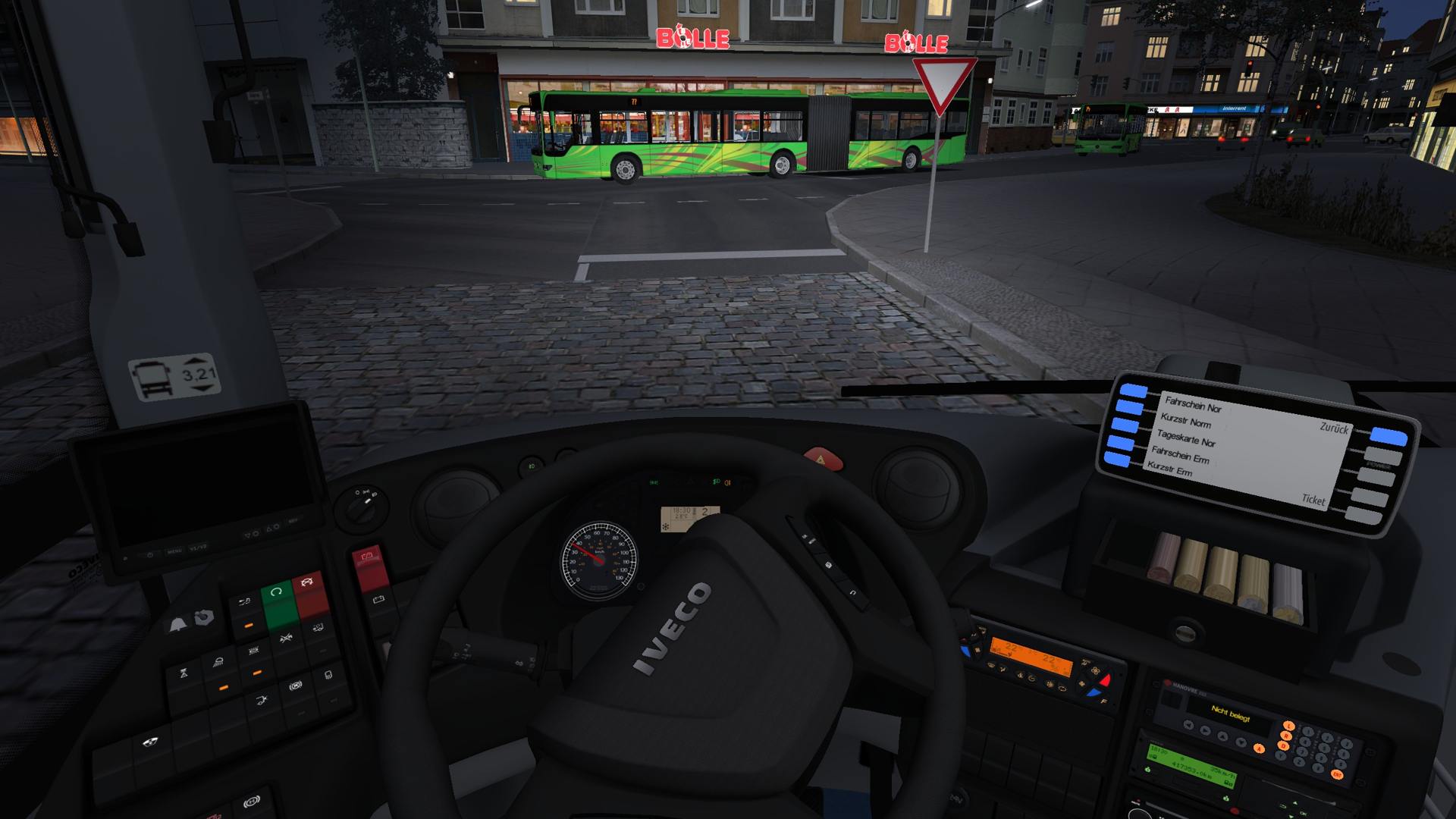Click the bell button on the dashboard
1456x819 pixels.
[177, 625]
